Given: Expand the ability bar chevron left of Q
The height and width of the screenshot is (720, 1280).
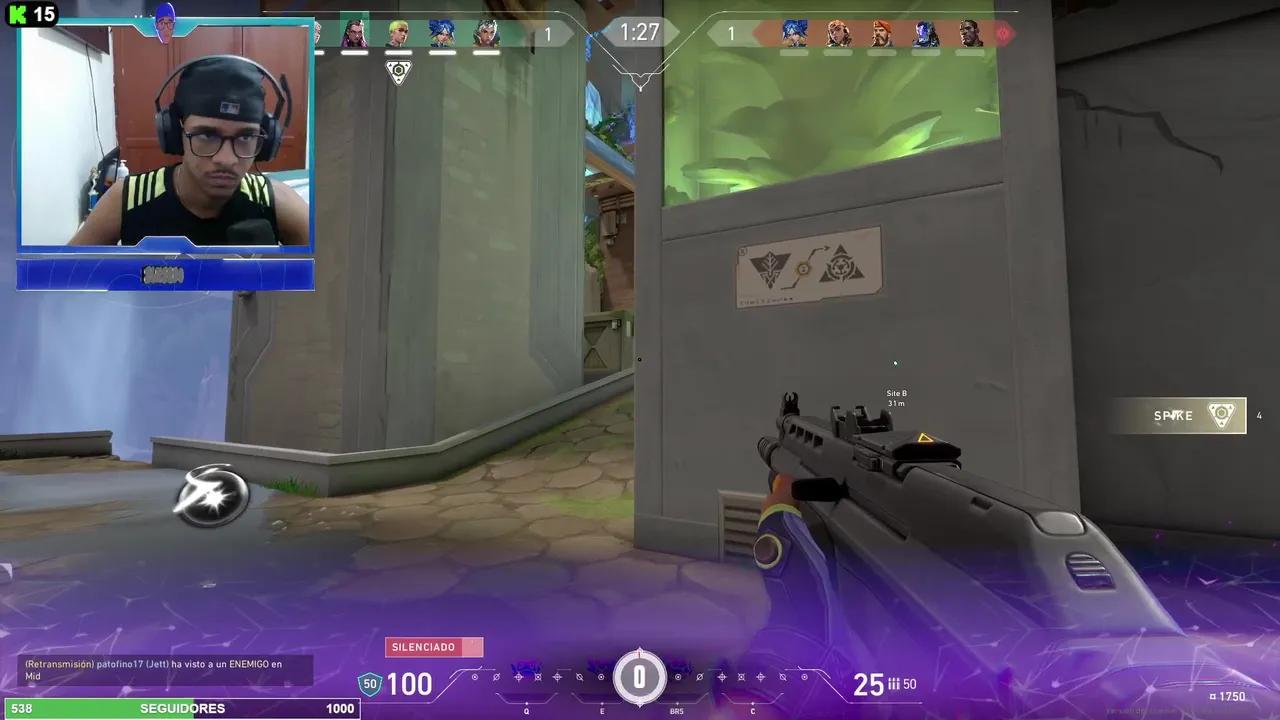Looking at the screenshot, I should click(483, 668).
